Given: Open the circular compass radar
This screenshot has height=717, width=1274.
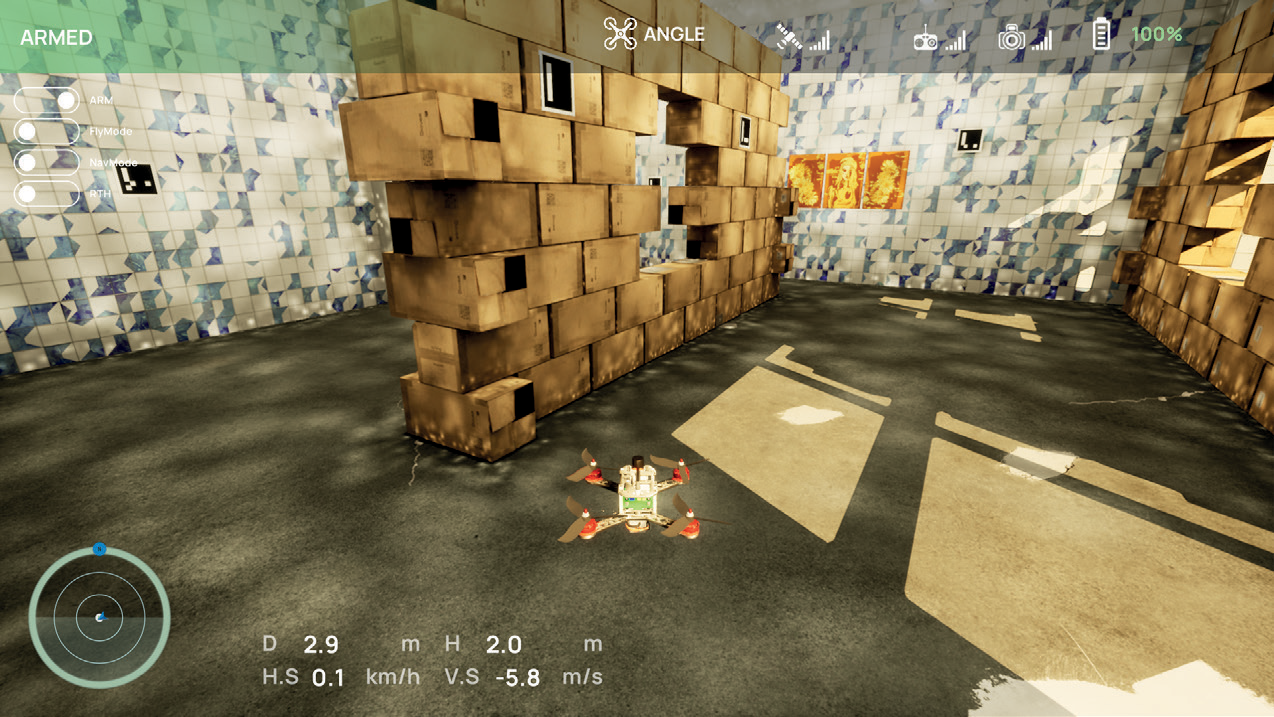Looking at the screenshot, I should click(x=99, y=617).
